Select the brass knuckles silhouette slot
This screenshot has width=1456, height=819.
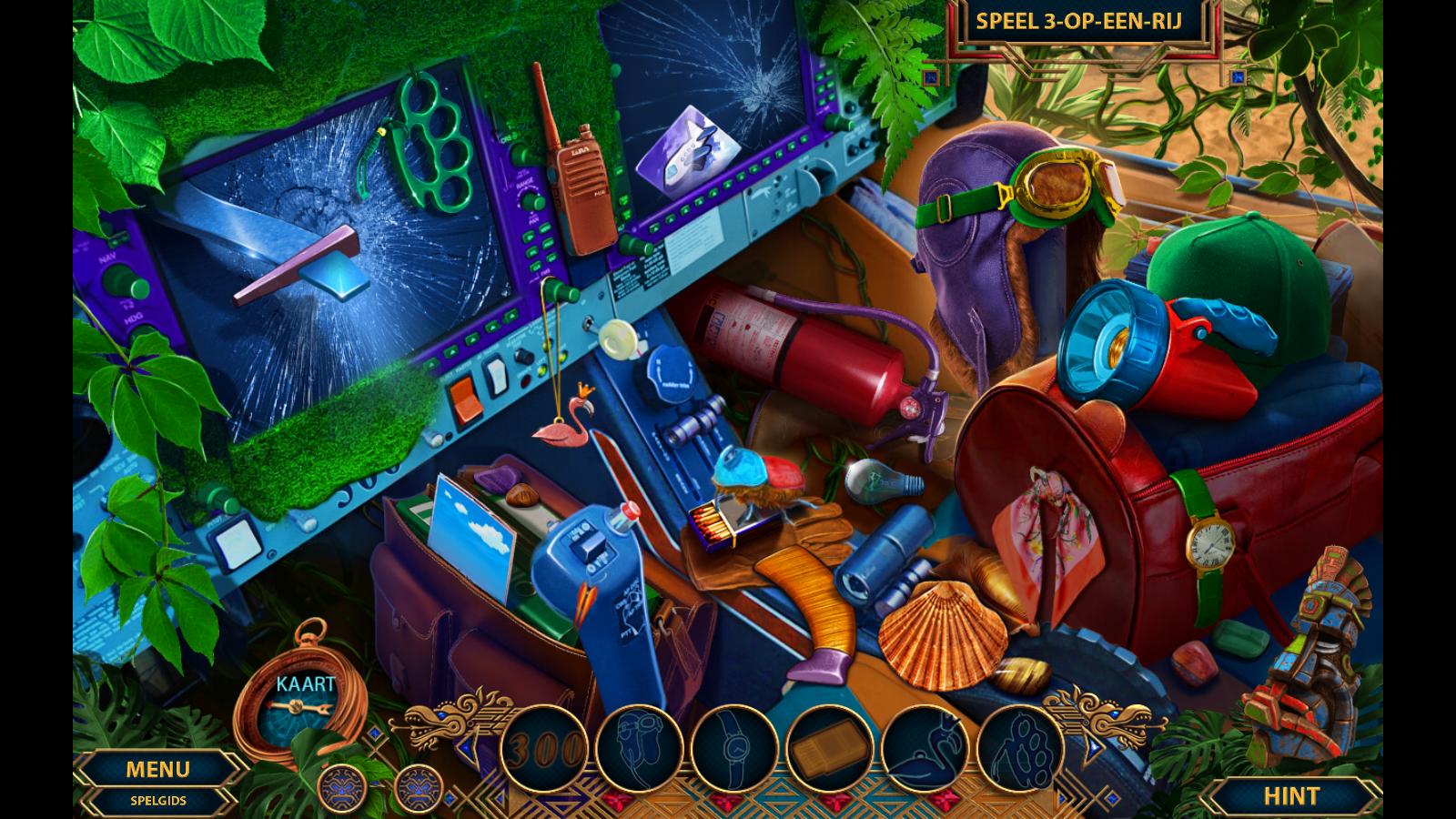[1021, 749]
